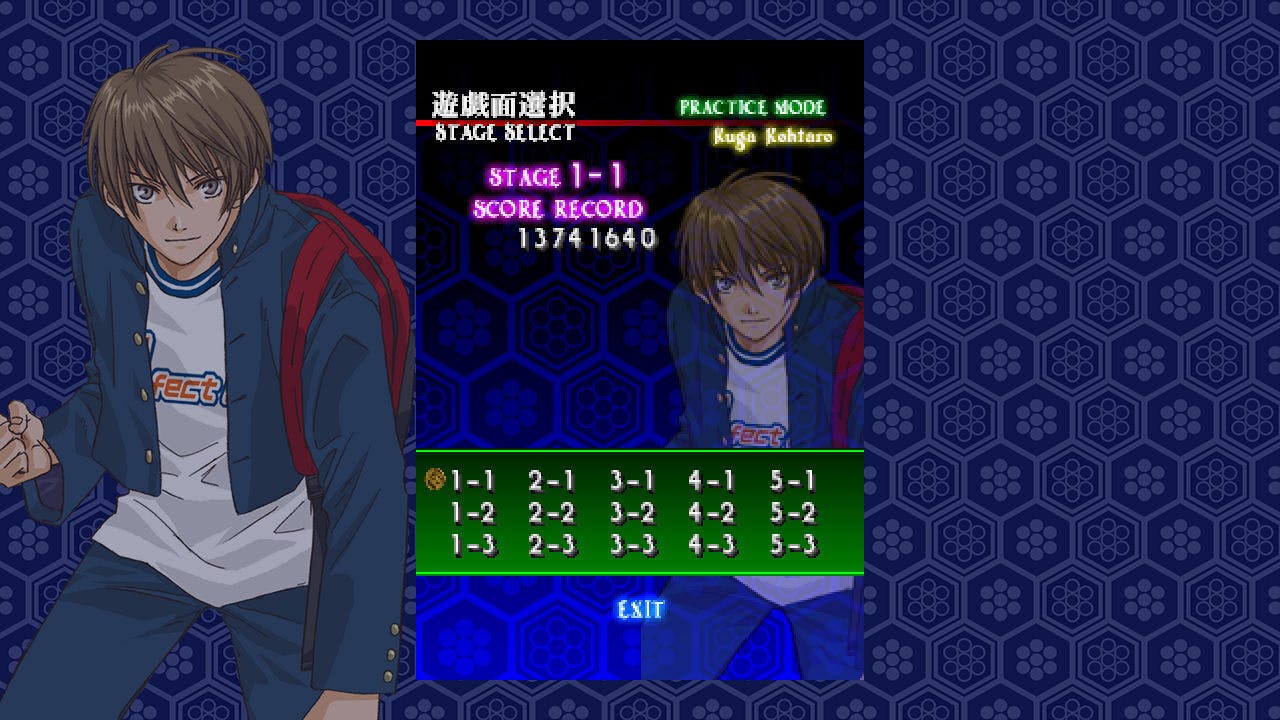Viewport: 1280px width, 720px height.
Task: Pick stage 3-3
Action: click(x=632, y=545)
